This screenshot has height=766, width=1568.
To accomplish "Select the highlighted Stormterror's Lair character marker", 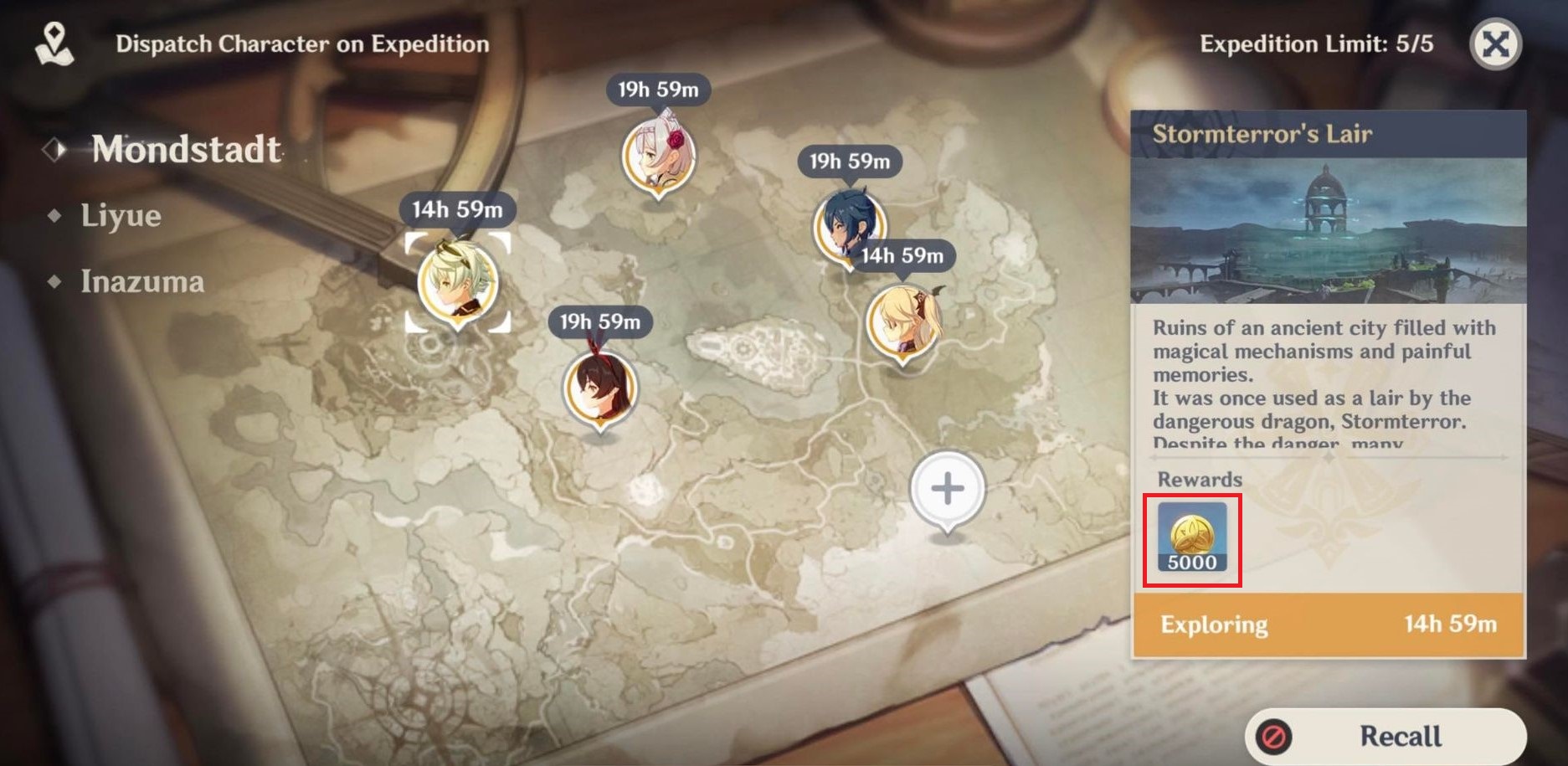I will click(457, 283).
